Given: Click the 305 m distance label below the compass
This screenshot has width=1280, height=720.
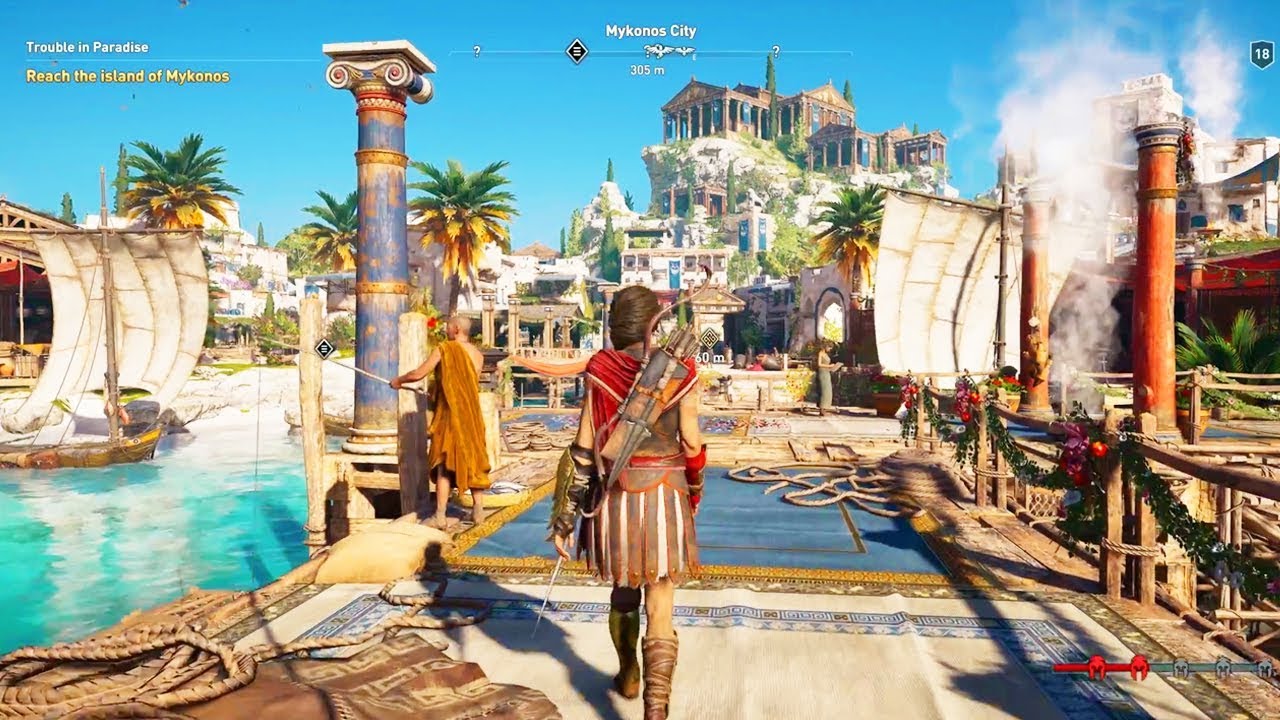Looking at the screenshot, I should [648, 68].
